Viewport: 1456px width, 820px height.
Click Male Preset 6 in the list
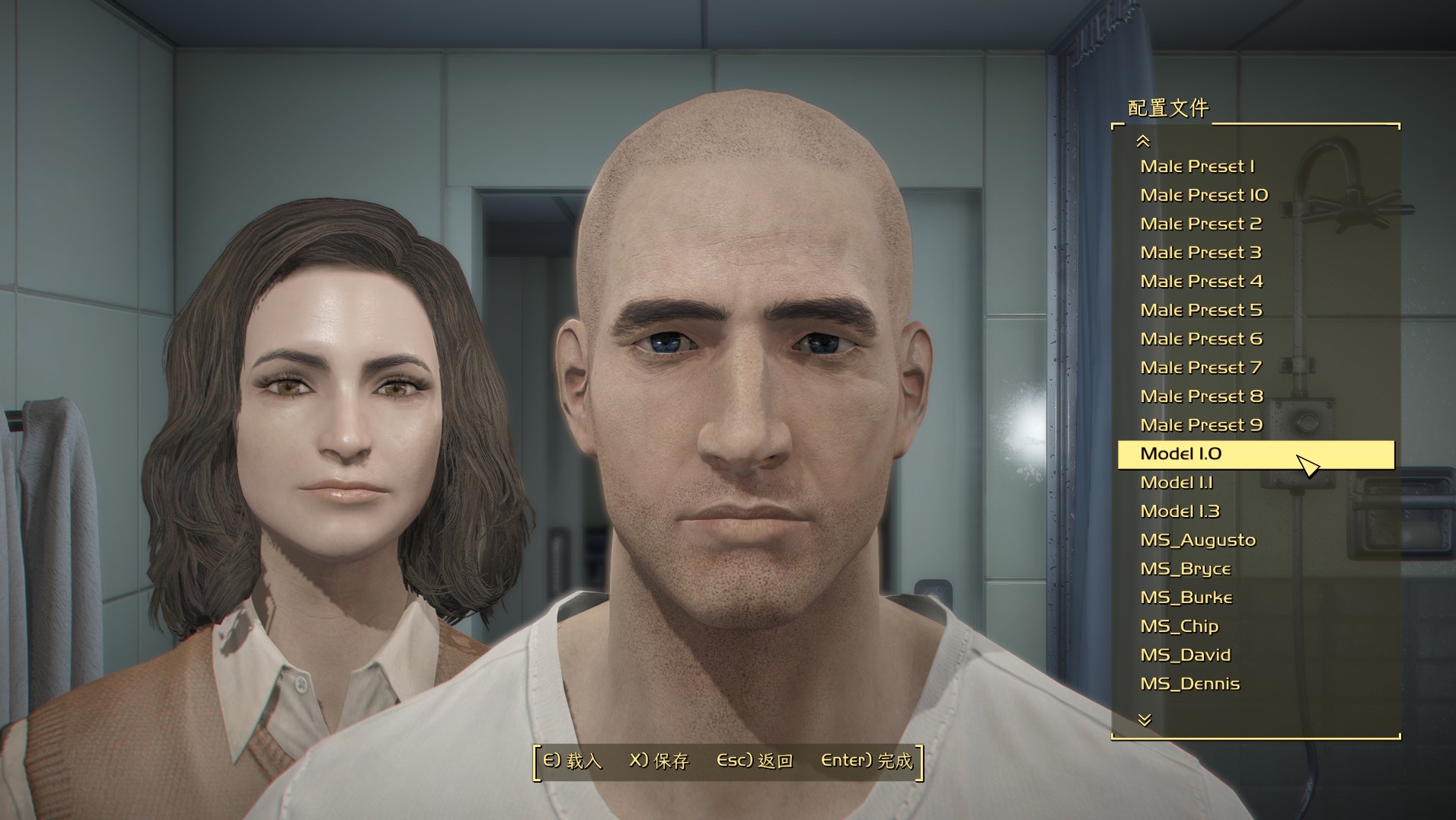(1201, 339)
